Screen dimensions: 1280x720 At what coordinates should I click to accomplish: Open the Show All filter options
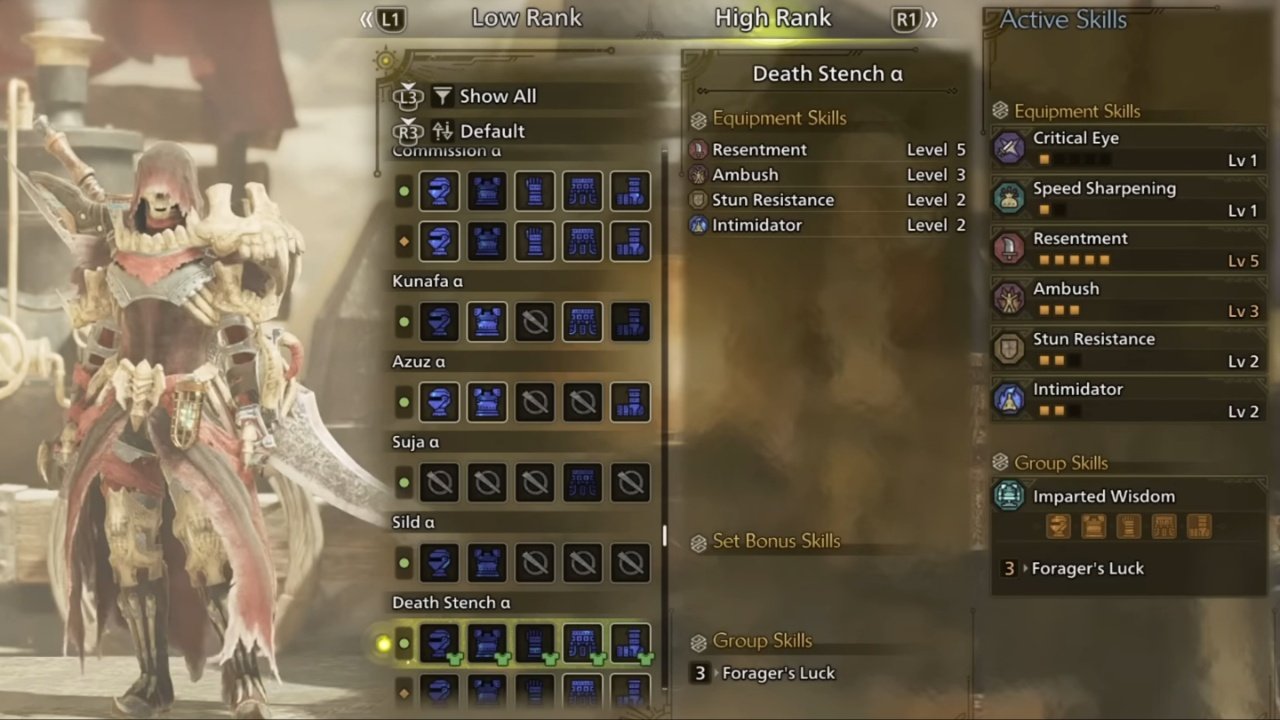(497, 95)
